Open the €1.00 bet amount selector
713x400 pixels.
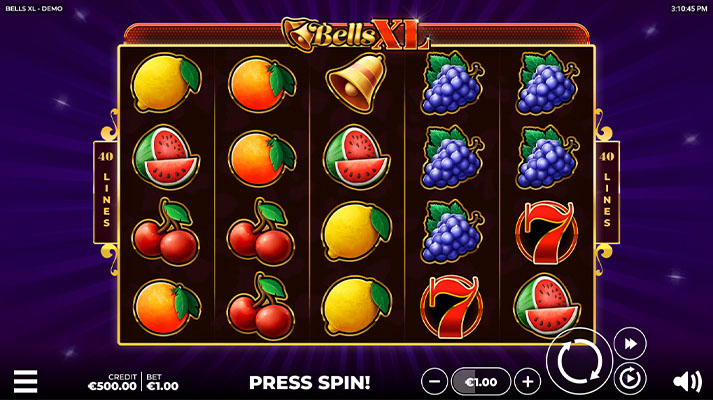coord(481,381)
